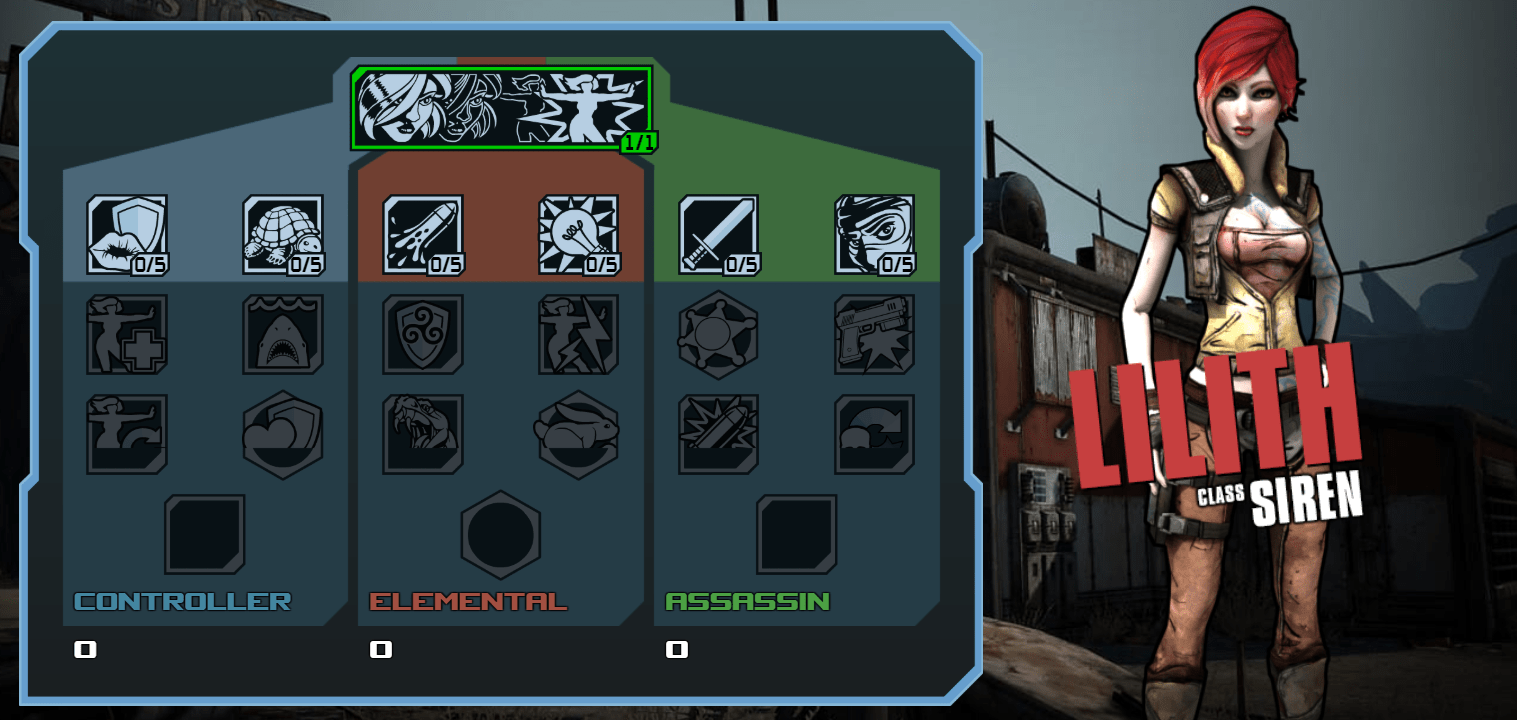1517x720 pixels.
Task: Click the spiral shield Resilience skill icon
Action: 421,335
